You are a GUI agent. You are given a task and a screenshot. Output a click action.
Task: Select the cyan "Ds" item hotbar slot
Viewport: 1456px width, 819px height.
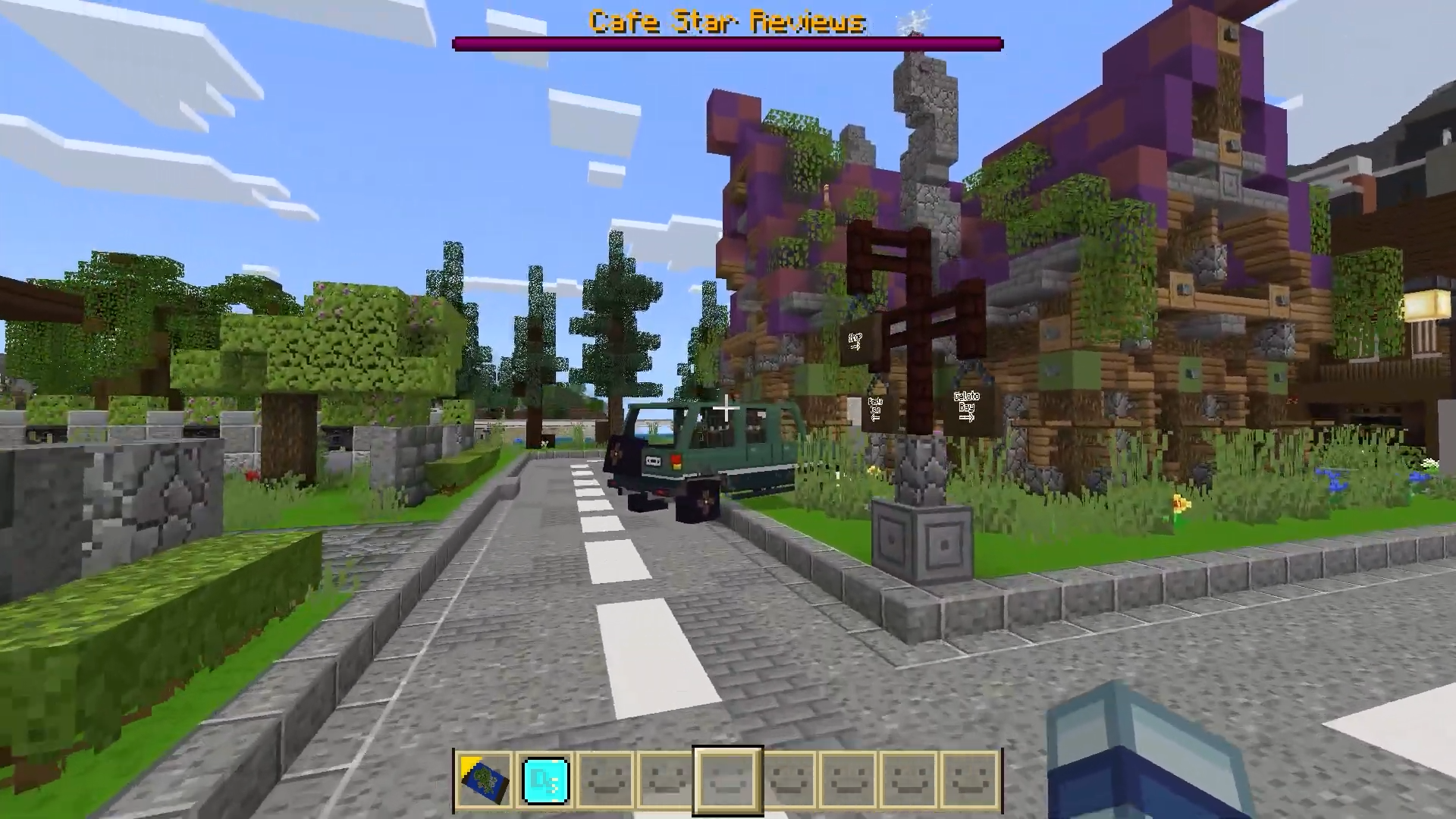(x=545, y=780)
